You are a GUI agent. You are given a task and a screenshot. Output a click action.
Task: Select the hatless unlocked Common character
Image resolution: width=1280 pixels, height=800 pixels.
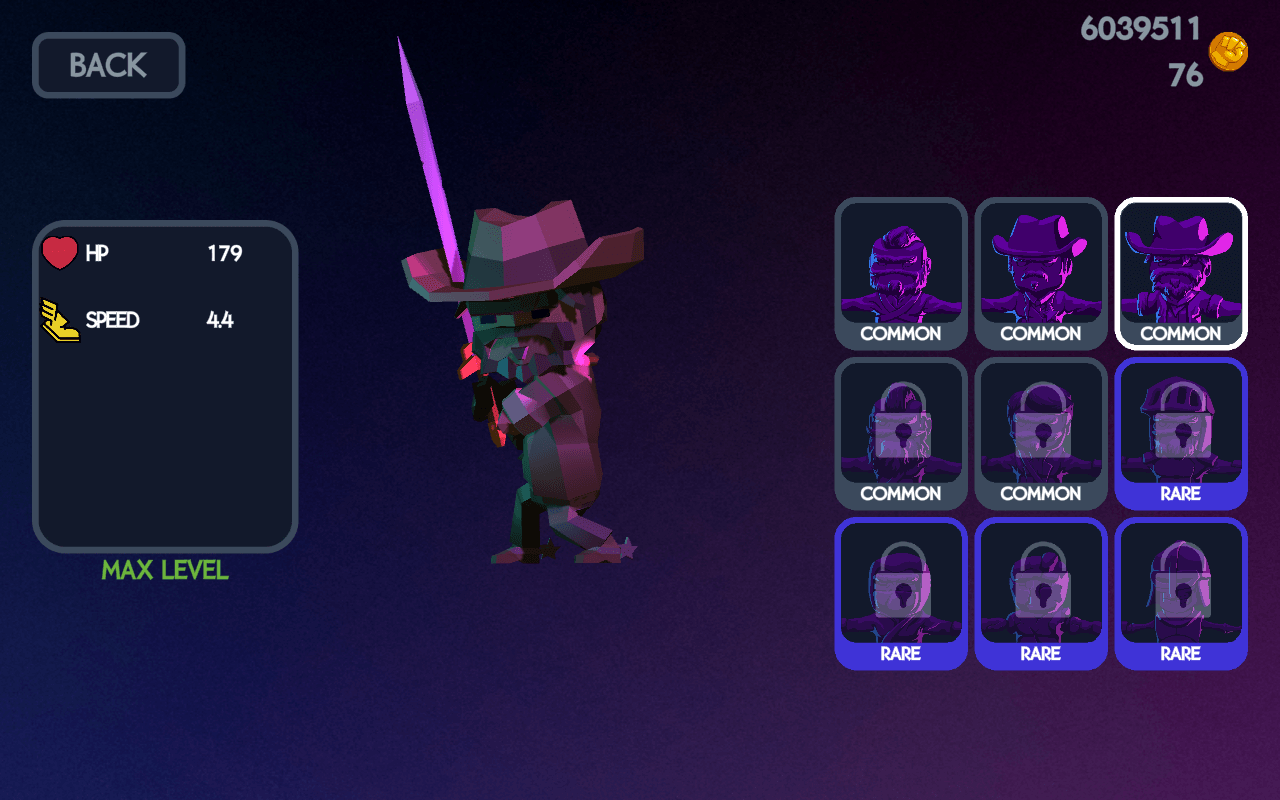[x=901, y=273]
